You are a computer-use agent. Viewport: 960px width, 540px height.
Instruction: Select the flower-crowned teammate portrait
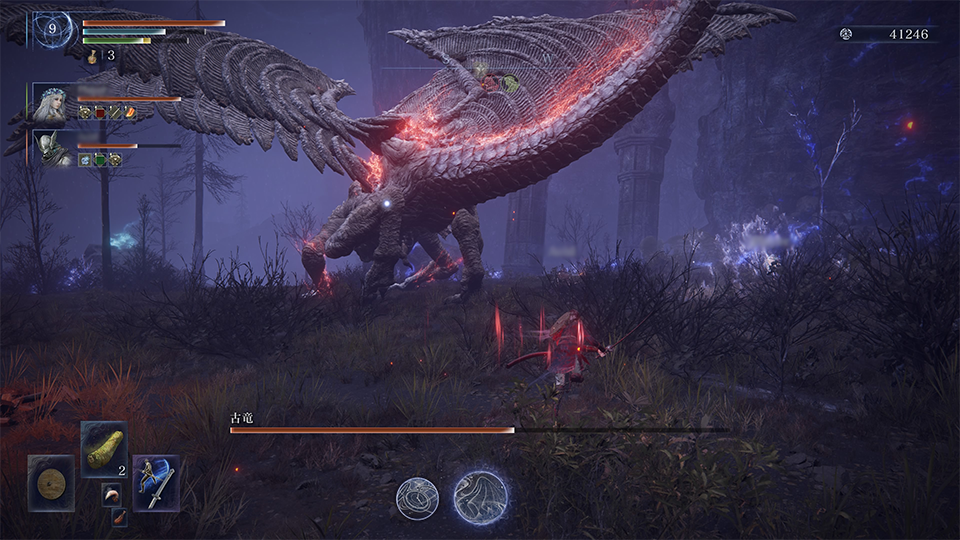coord(50,103)
